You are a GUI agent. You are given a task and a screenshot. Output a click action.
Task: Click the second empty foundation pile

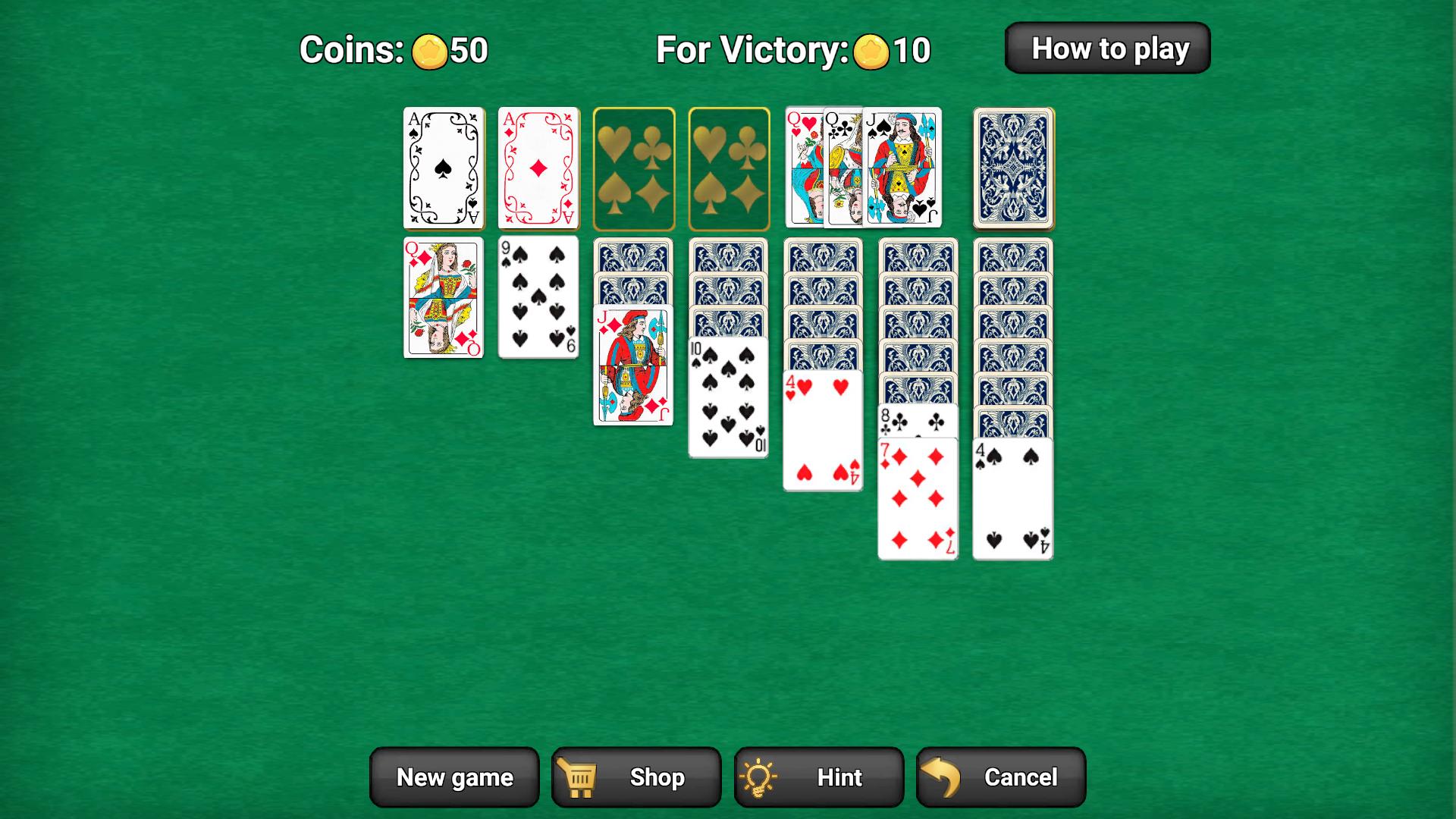pos(729,167)
